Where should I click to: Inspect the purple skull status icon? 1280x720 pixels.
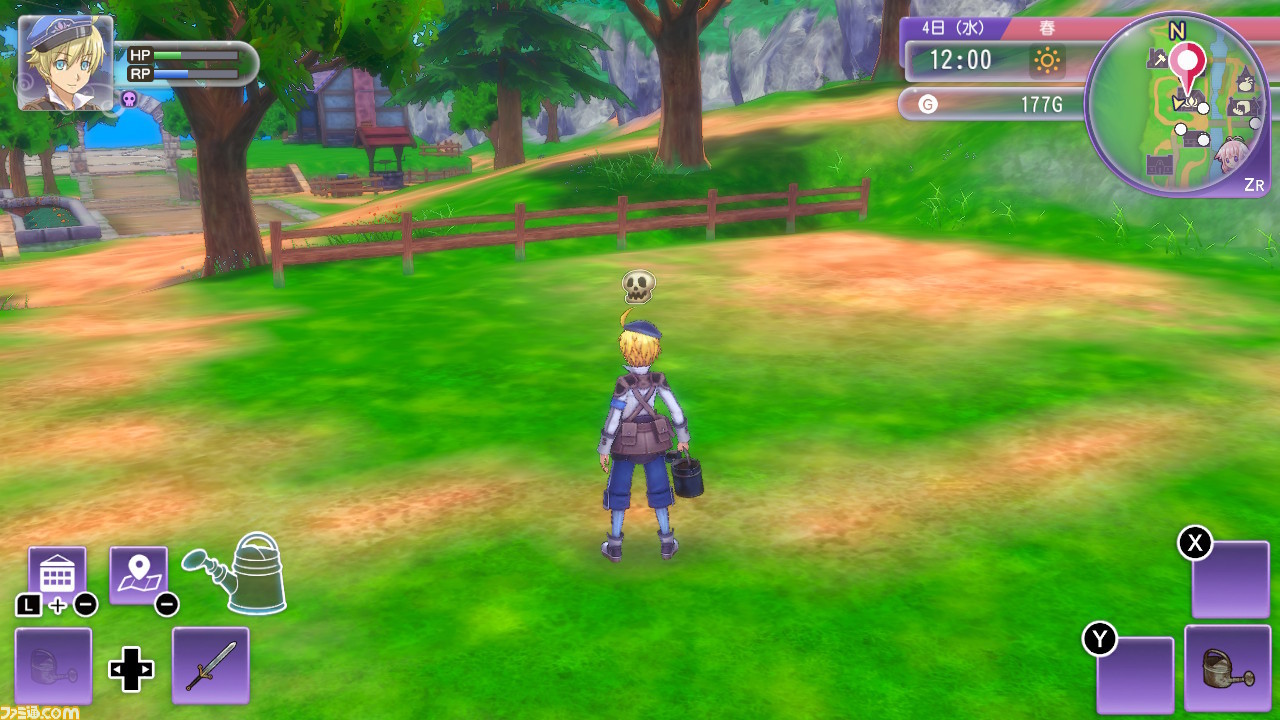pyautogui.click(x=129, y=98)
